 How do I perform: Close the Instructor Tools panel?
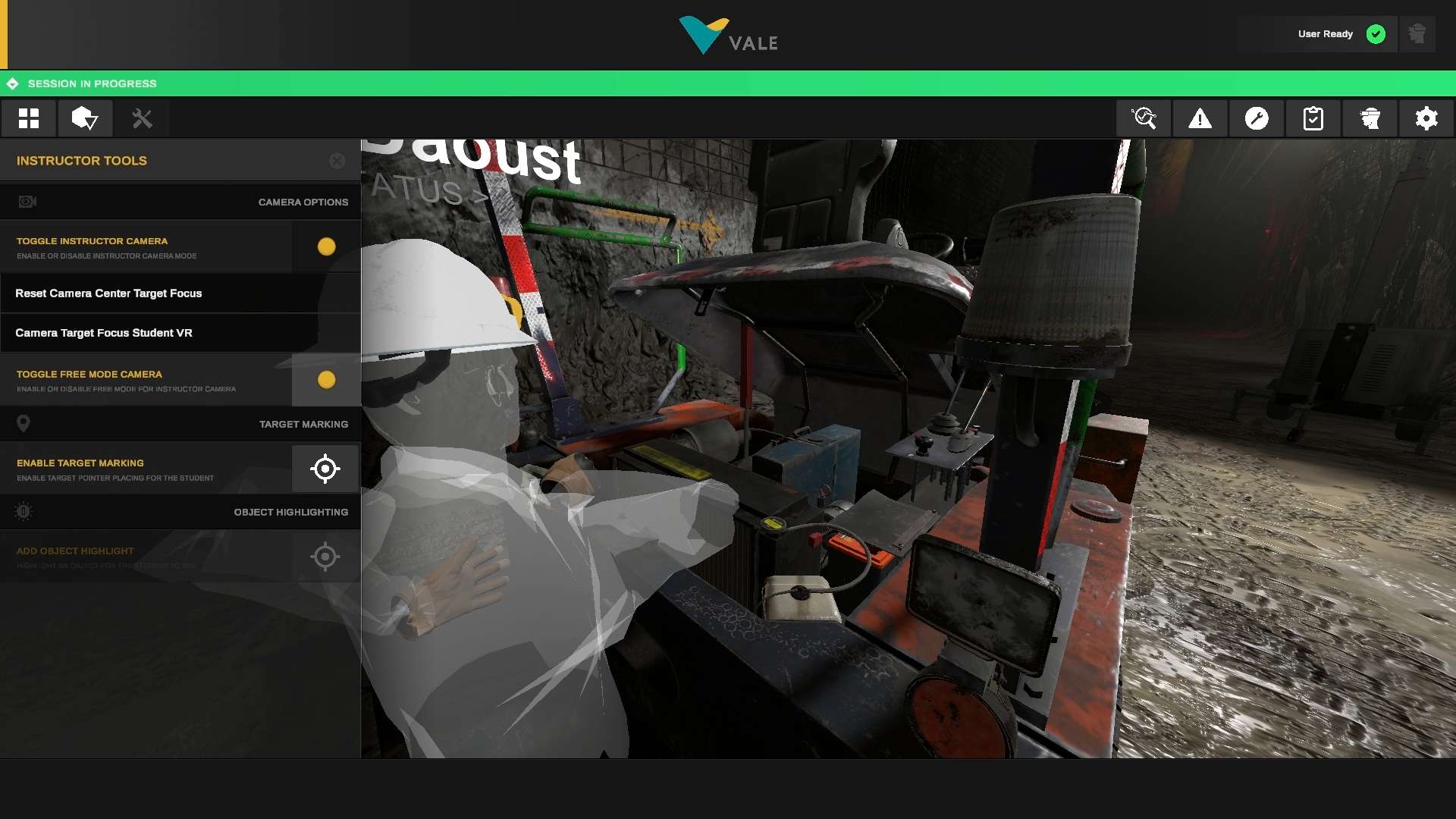(336, 160)
